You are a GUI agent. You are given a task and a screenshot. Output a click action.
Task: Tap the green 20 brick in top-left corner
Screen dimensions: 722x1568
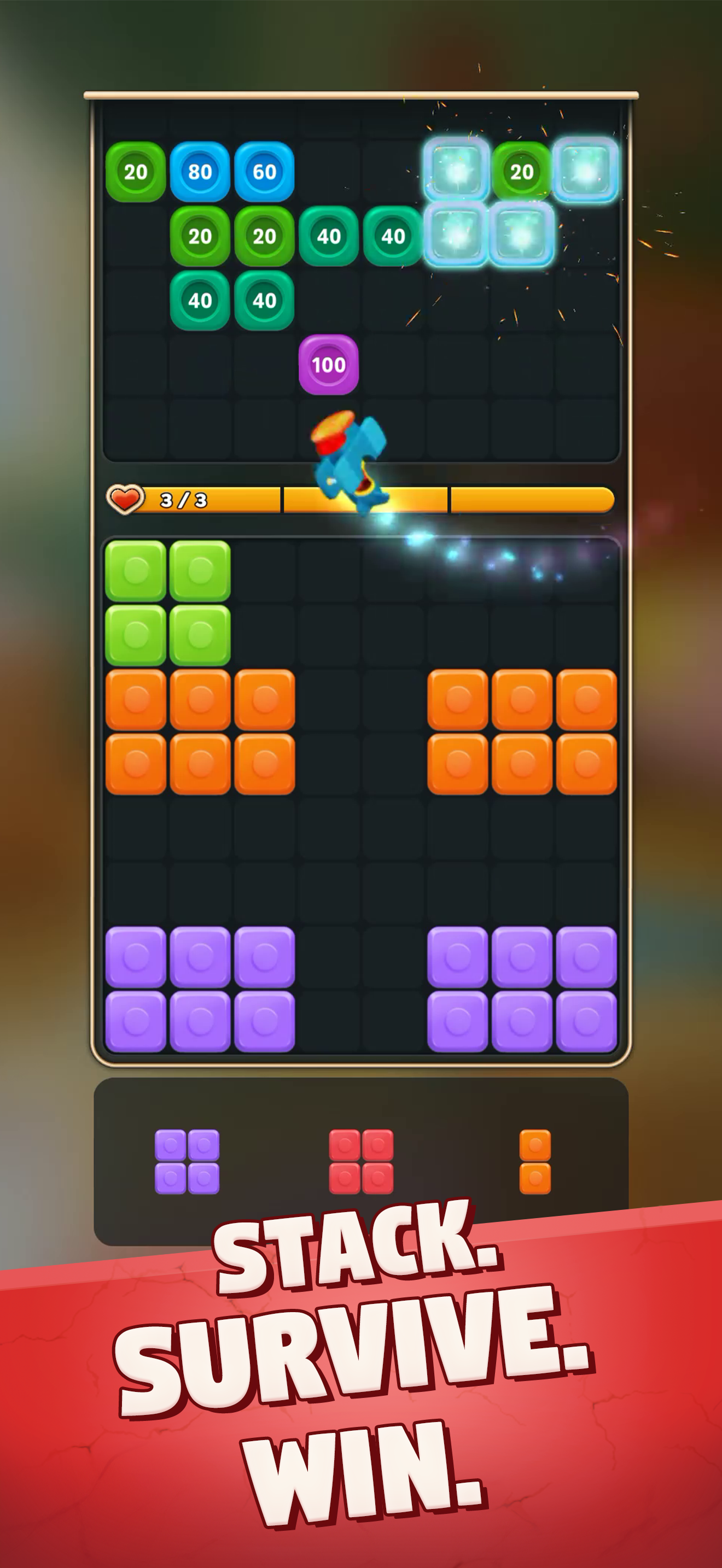click(136, 172)
